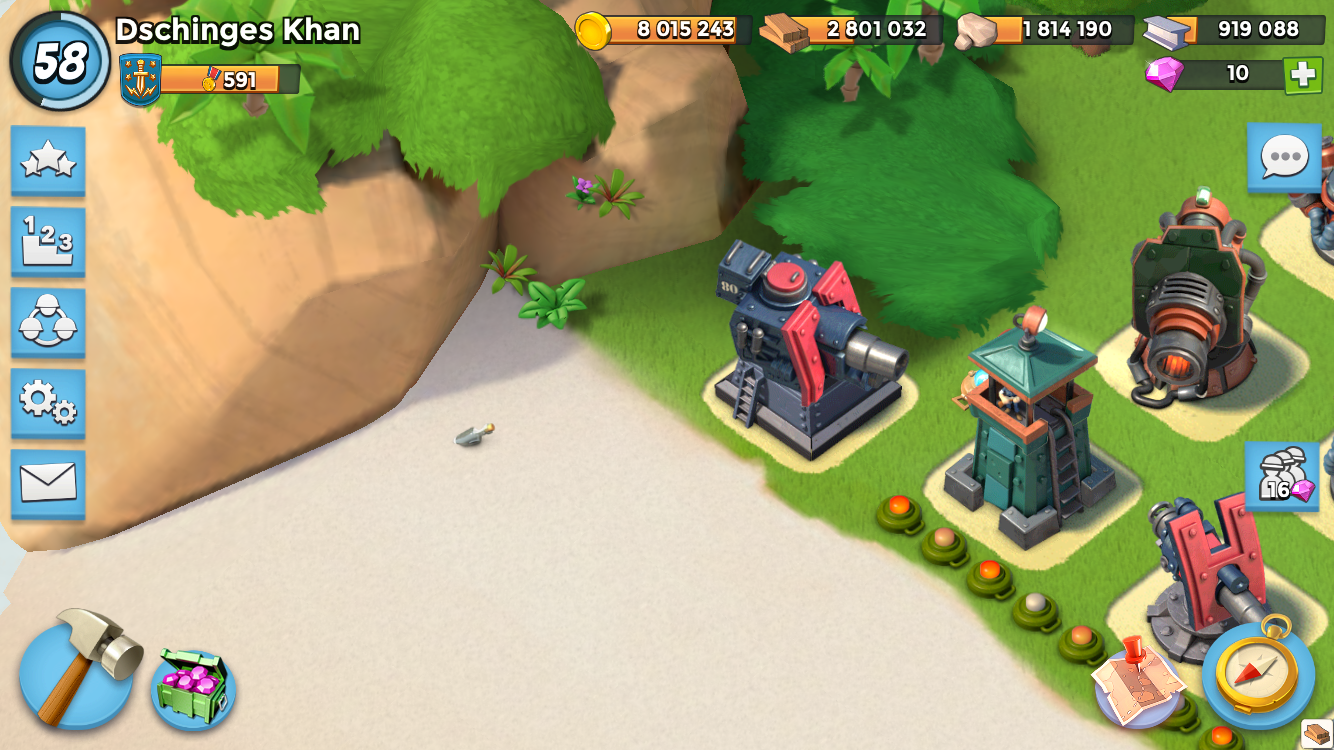Tap the stone resource counter

tap(1038, 30)
